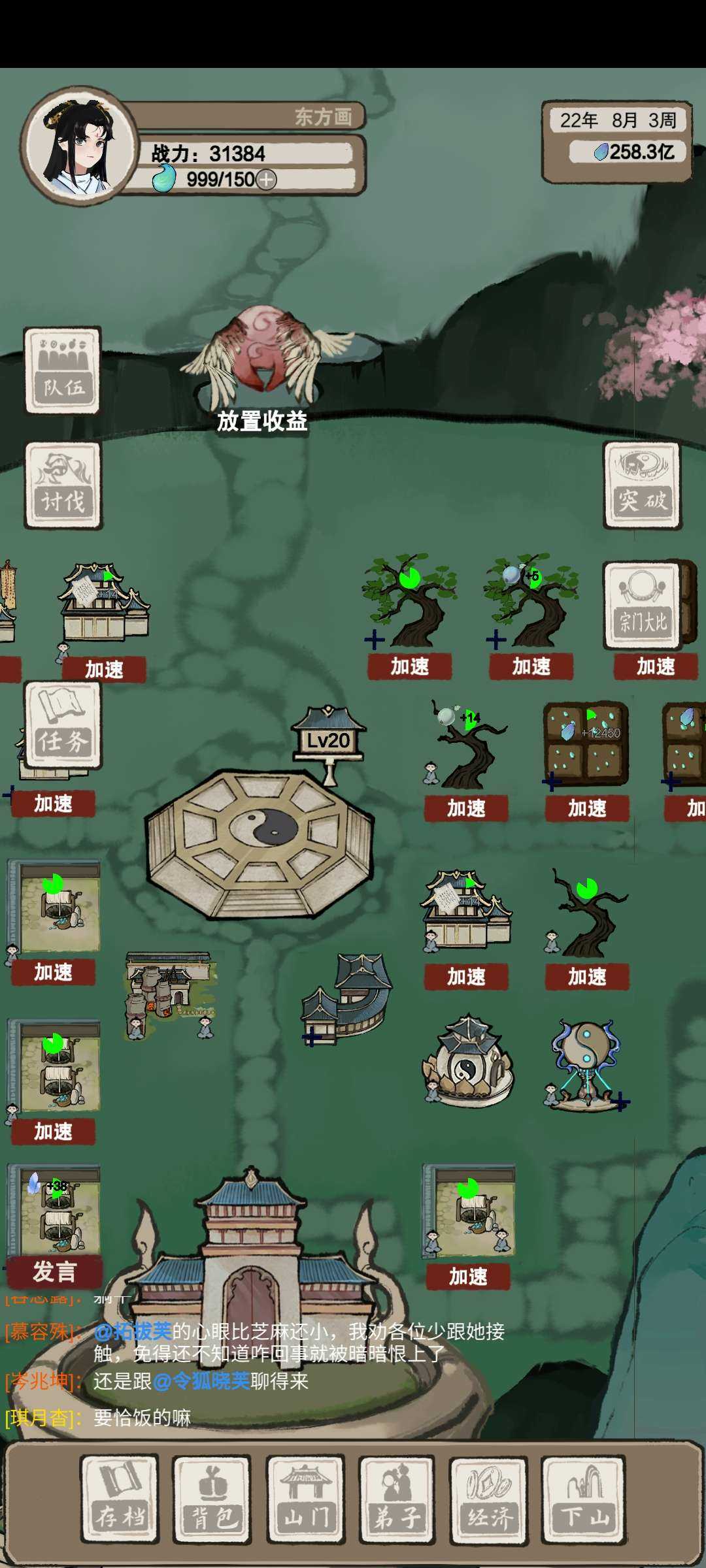Click the 发言 chat speak button
This screenshot has width=706, height=1568.
point(55,1271)
